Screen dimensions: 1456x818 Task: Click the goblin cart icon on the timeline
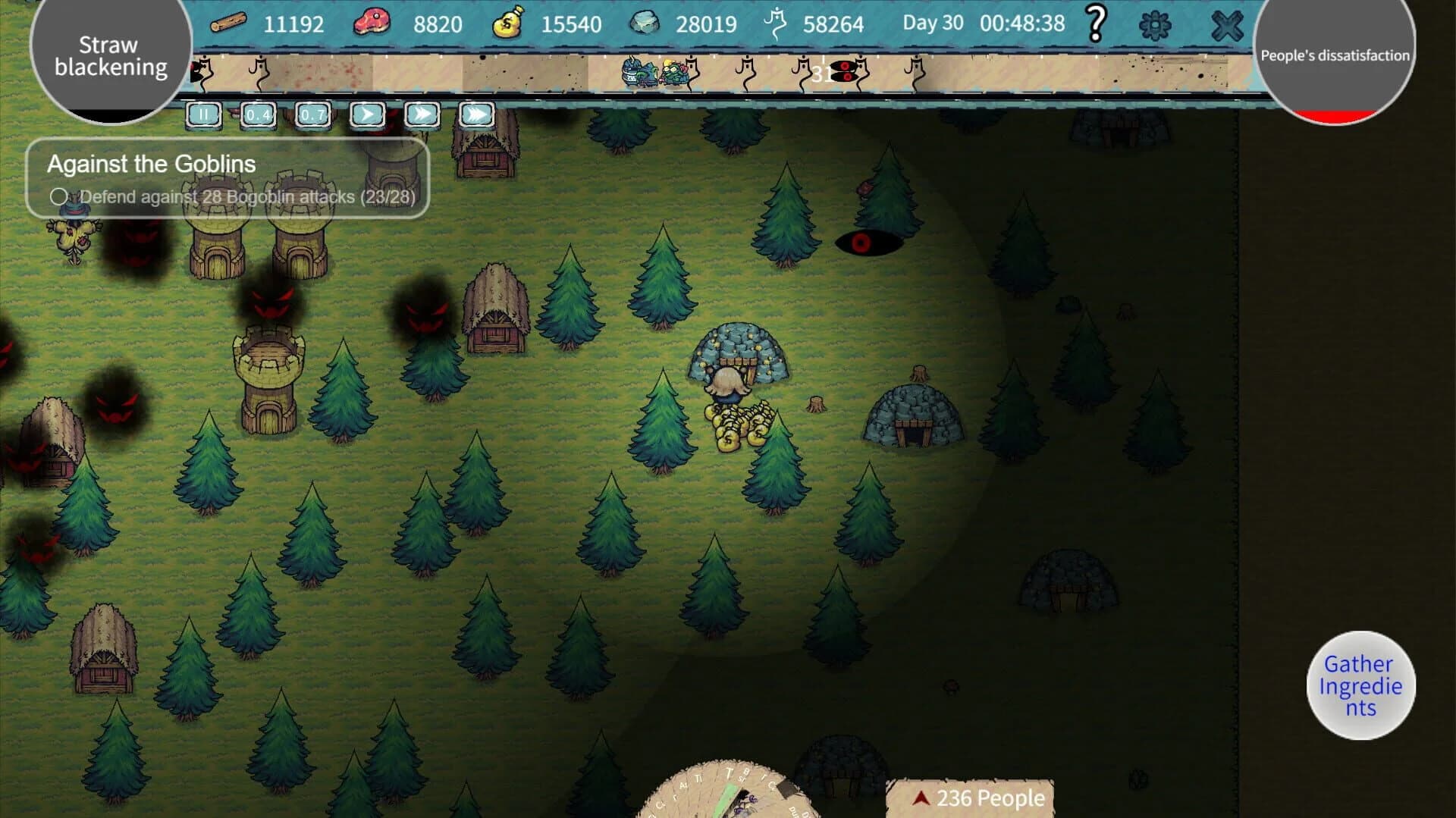click(654, 73)
